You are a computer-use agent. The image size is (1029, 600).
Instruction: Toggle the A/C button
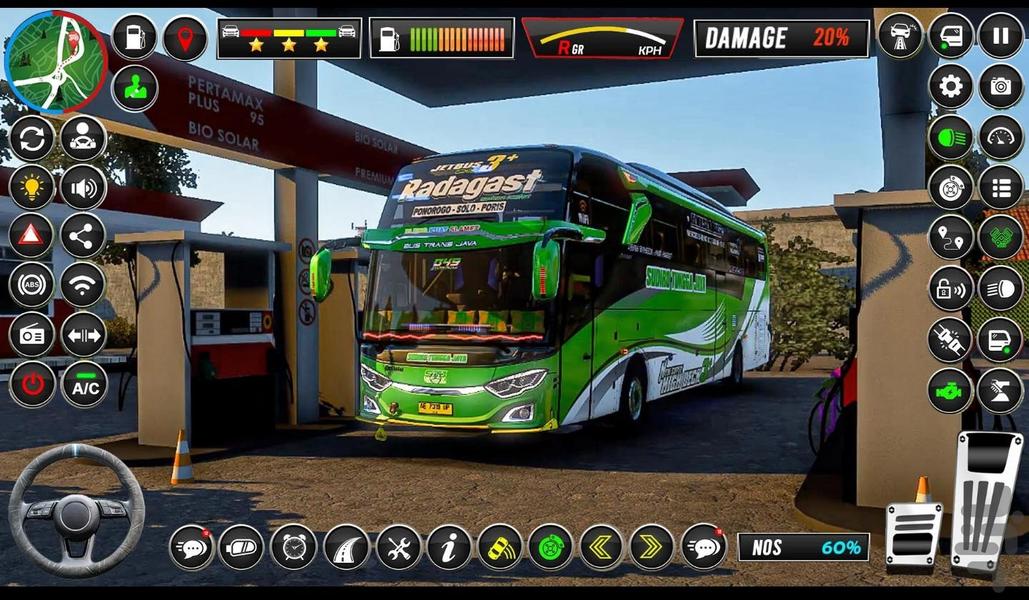point(84,384)
